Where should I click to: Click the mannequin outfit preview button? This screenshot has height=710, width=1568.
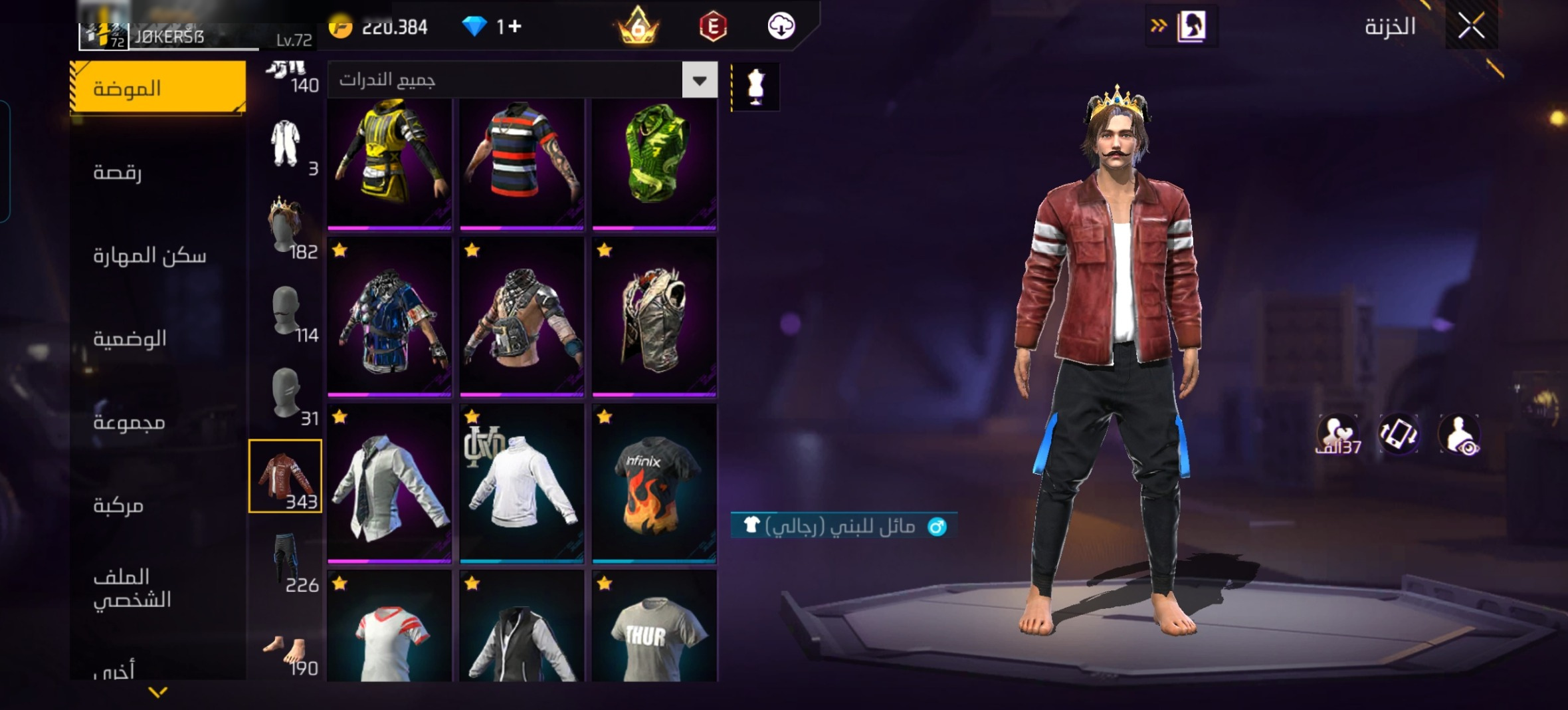click(755, 86)
